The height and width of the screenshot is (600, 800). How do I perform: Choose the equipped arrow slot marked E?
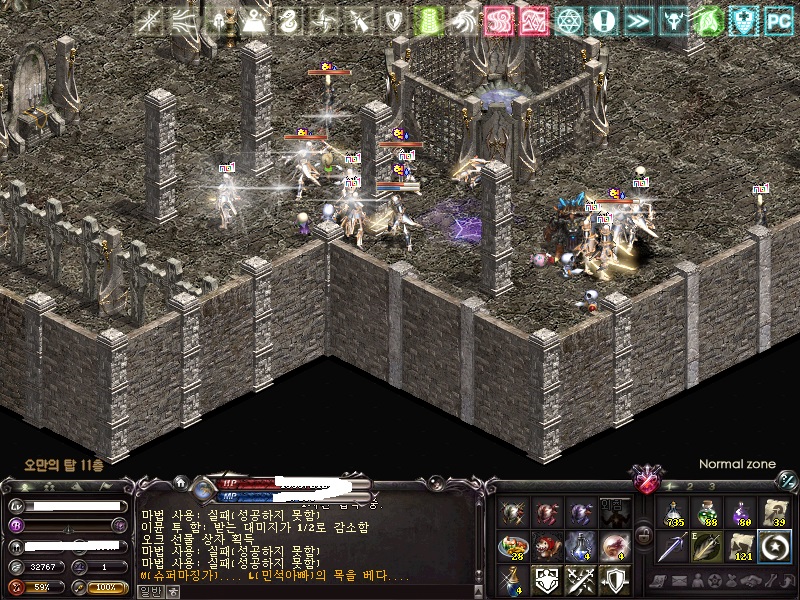[708, 547]
